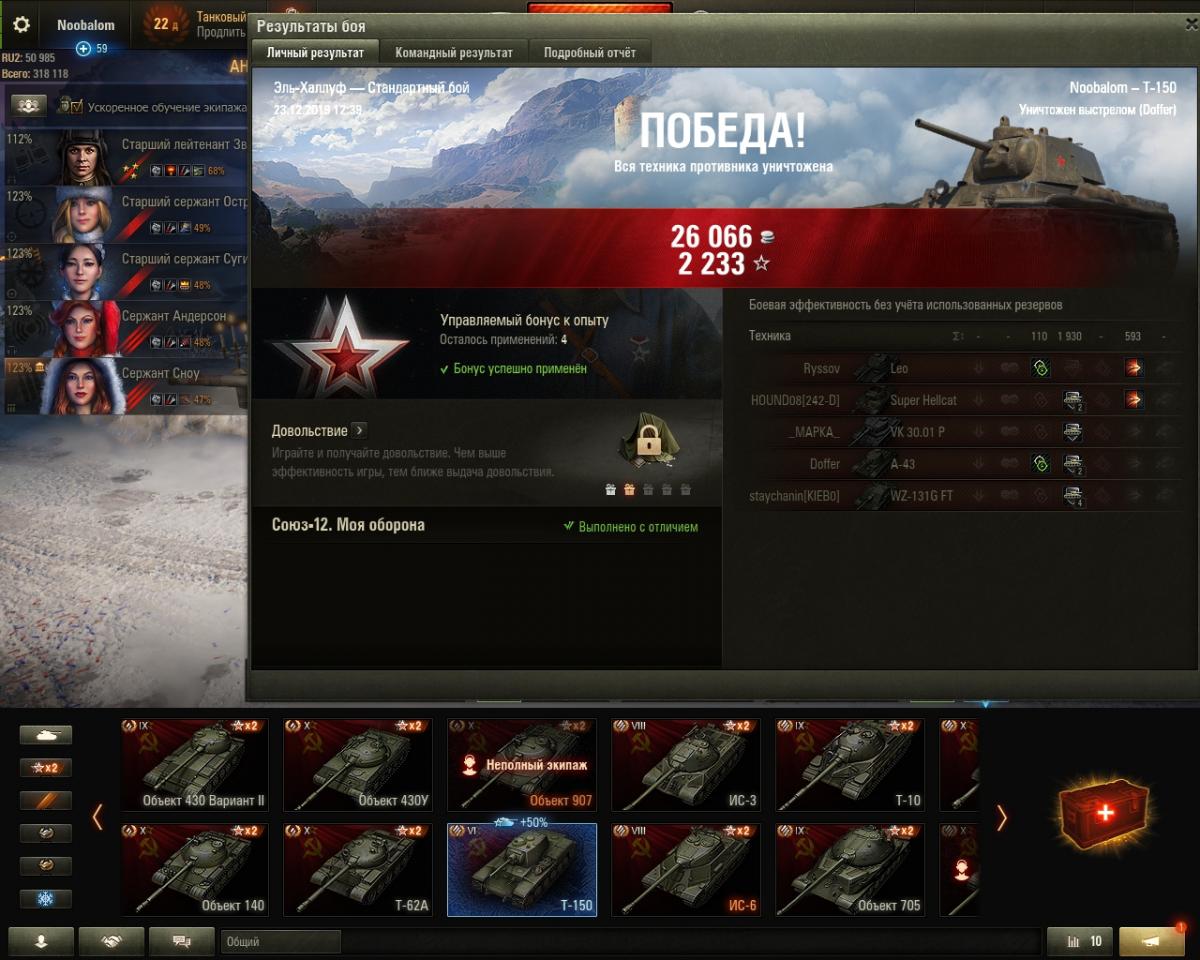
Task: Choose the Объект 430У tank in carousel
Action: pyautogui.click(x=358, y=764)
